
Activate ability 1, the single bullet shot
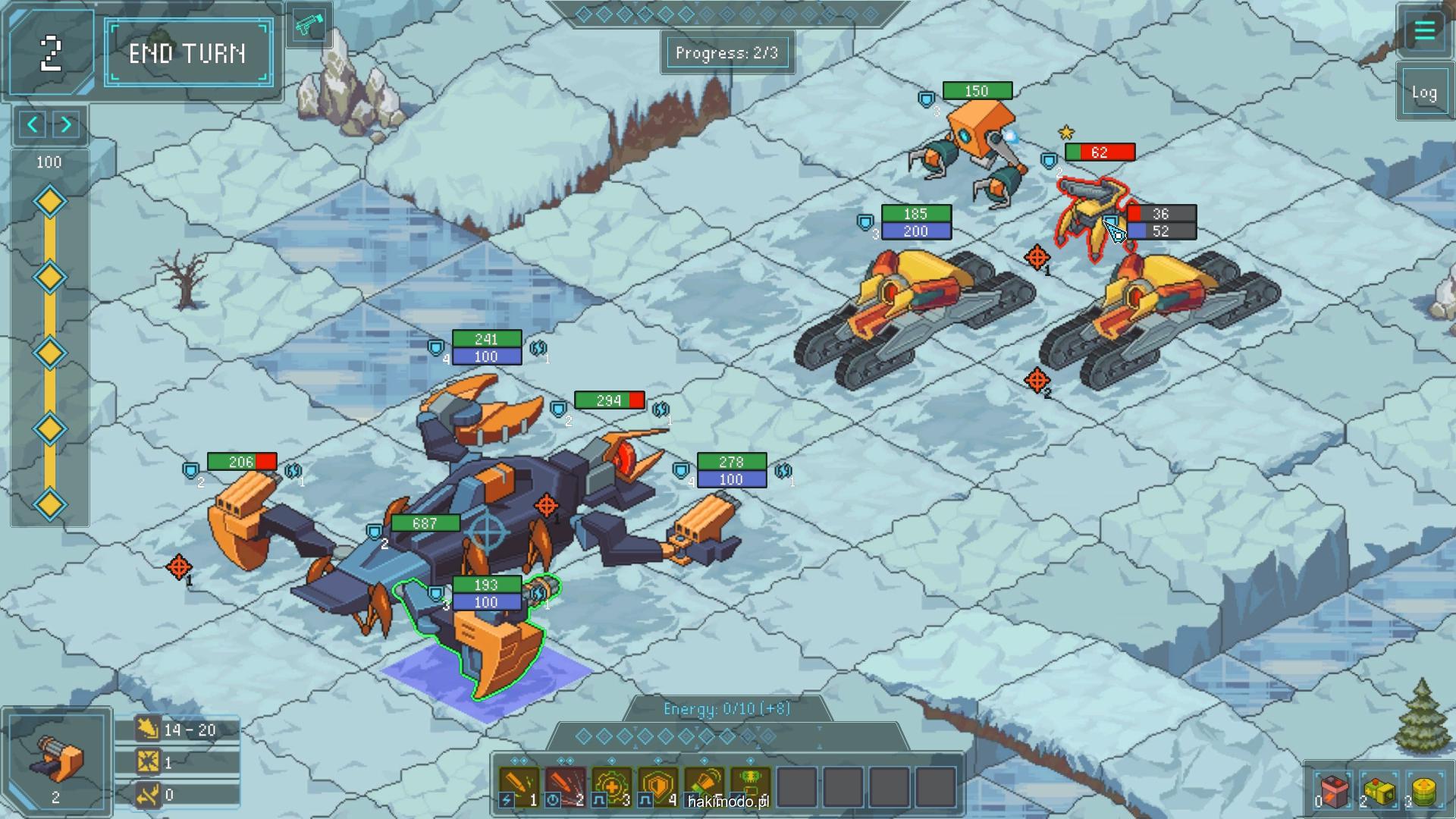519,786
